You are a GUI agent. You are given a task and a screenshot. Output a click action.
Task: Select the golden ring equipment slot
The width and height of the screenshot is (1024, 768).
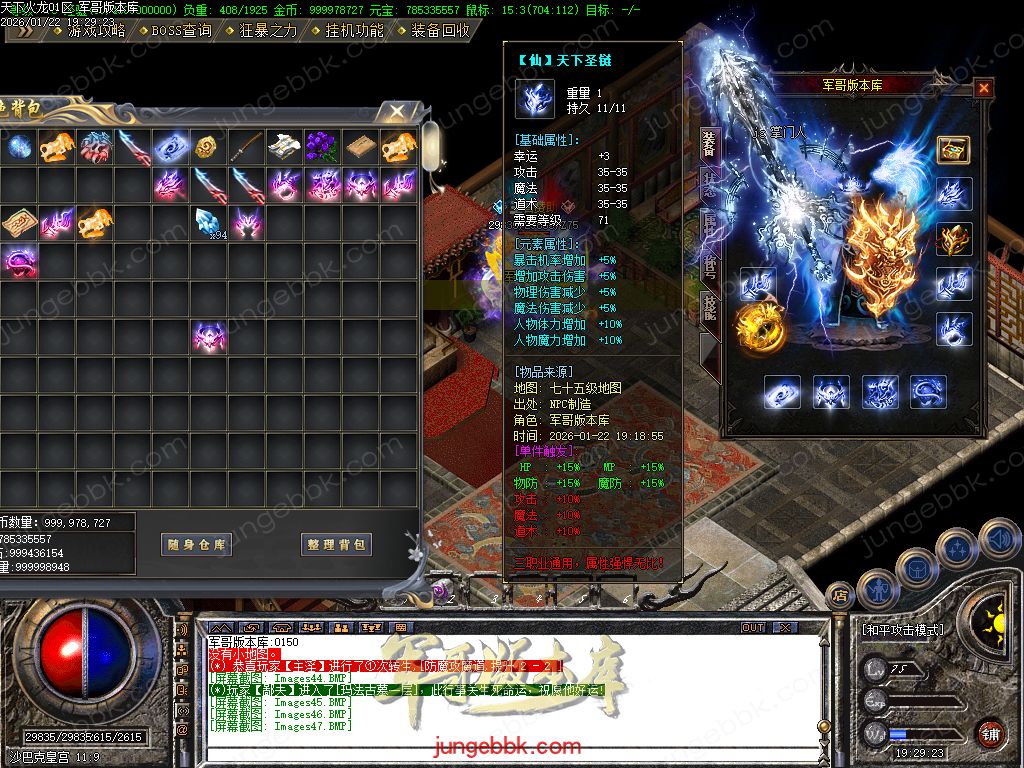pyautogui.click(x=755, y=325)
